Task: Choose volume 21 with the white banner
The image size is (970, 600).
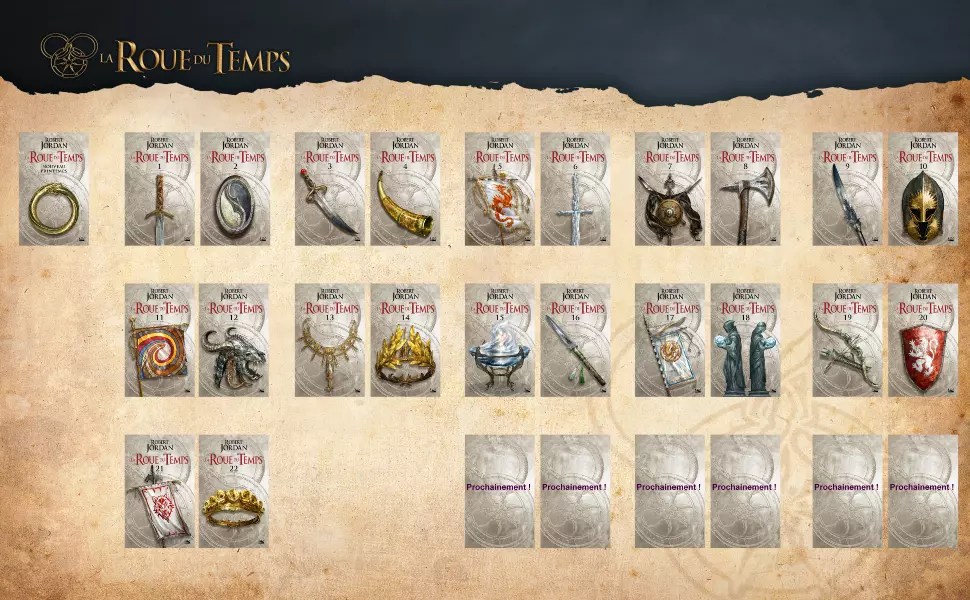Action: coord(159,491)
